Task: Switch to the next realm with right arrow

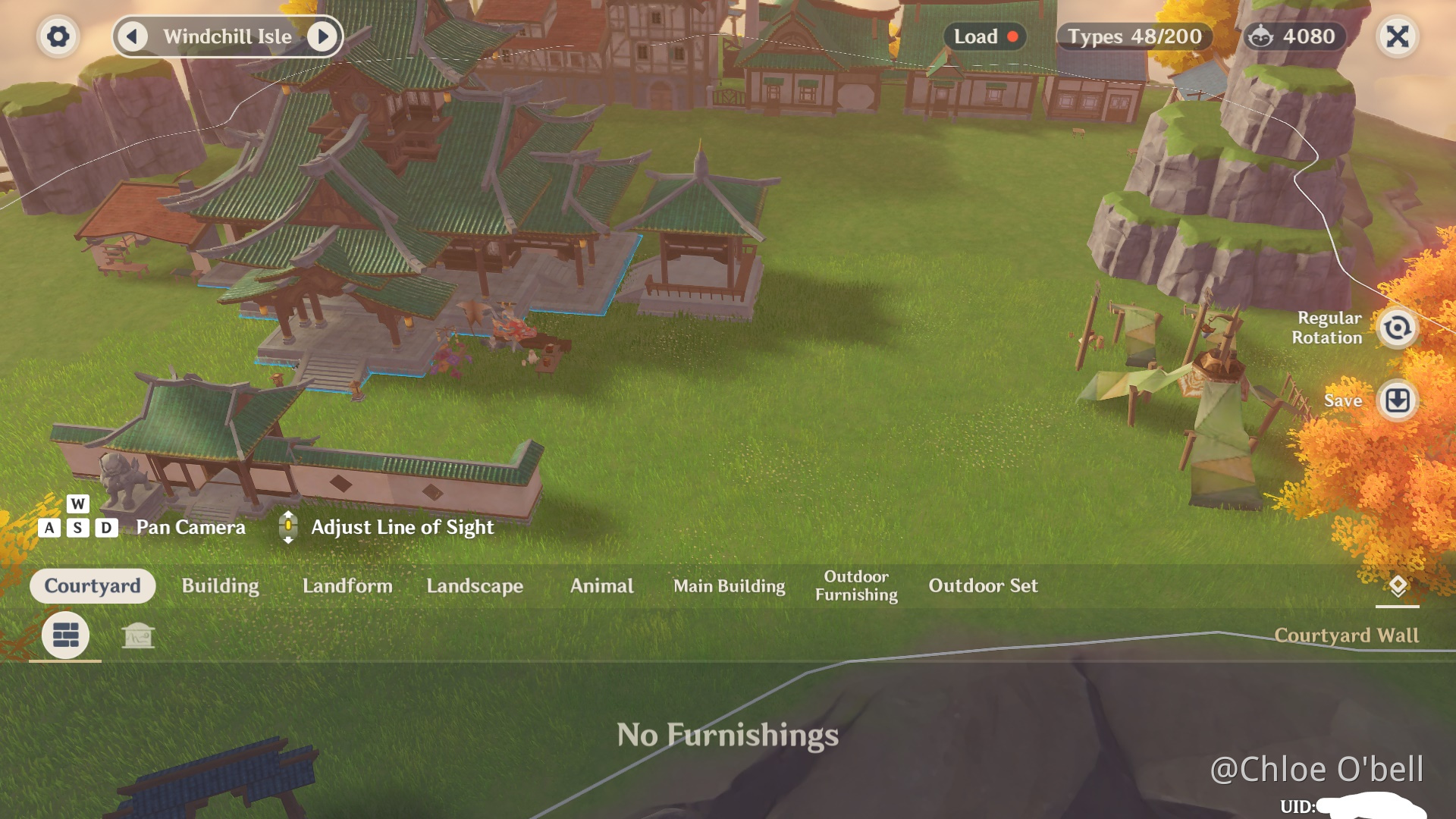Action: pyautogui.click(x=325, y=36)
